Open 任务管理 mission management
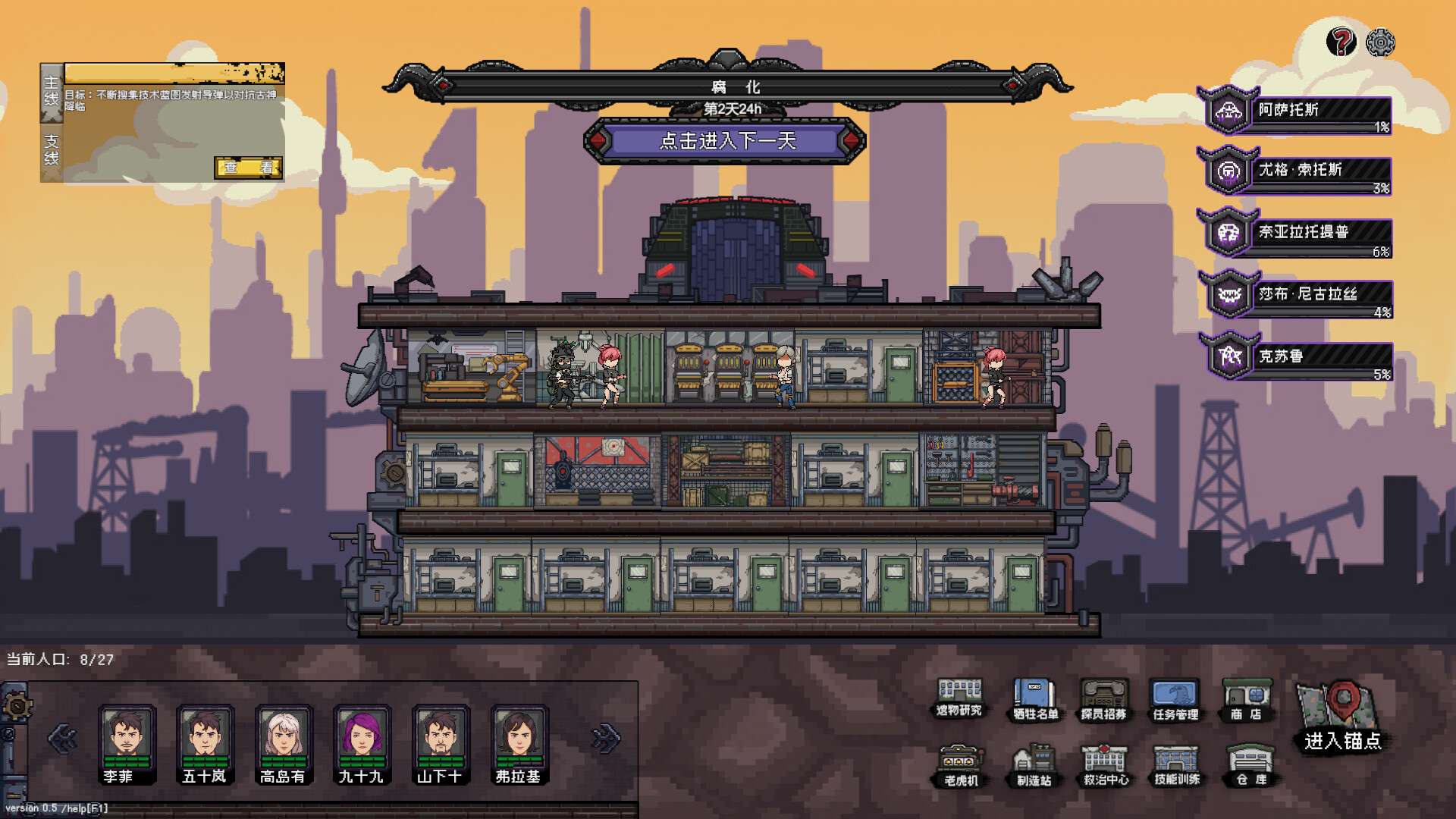1456x819 pixels. pyautogui.click(x=1175, y=698)
